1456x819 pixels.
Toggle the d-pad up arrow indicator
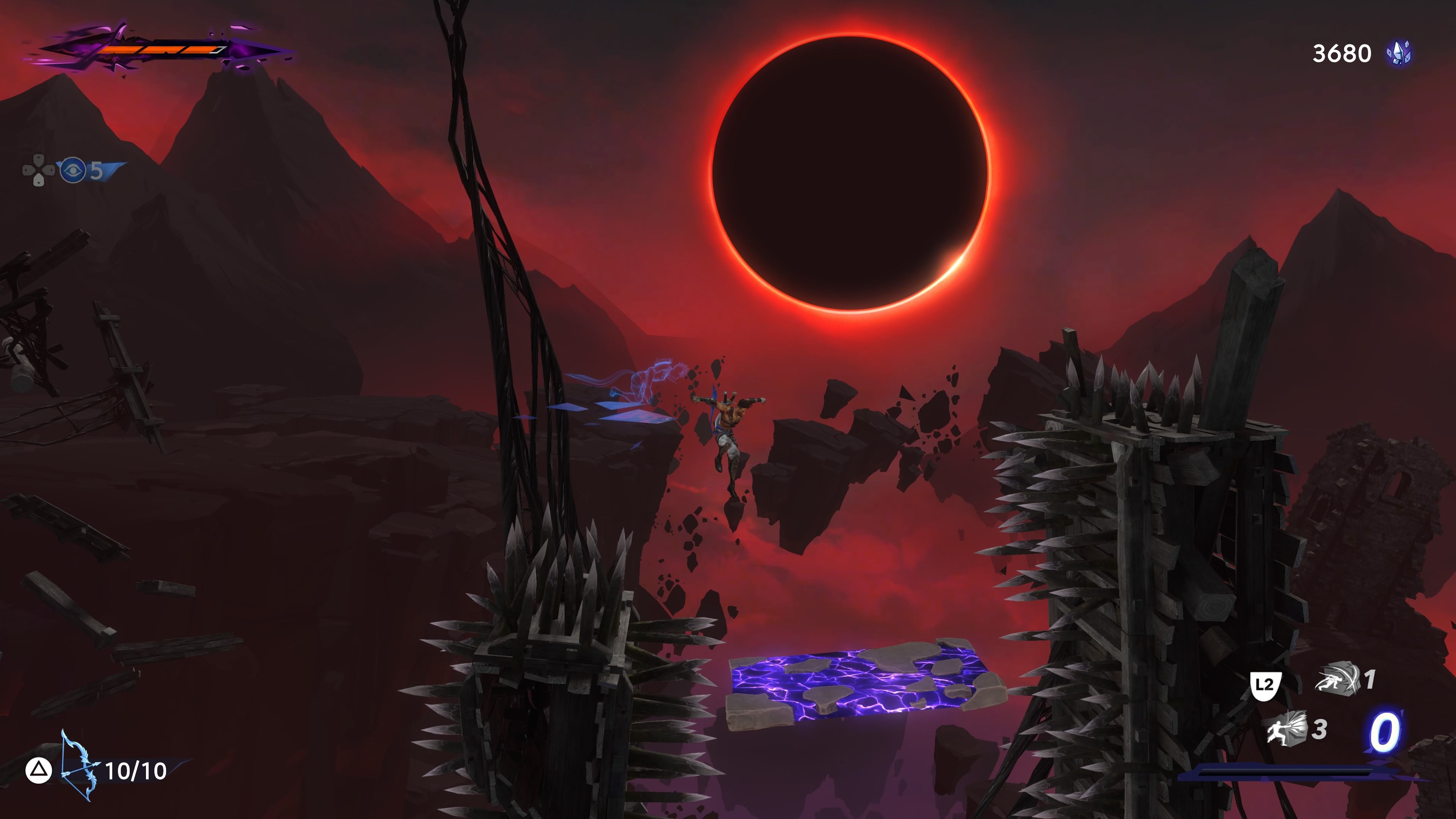pos(38,159)
